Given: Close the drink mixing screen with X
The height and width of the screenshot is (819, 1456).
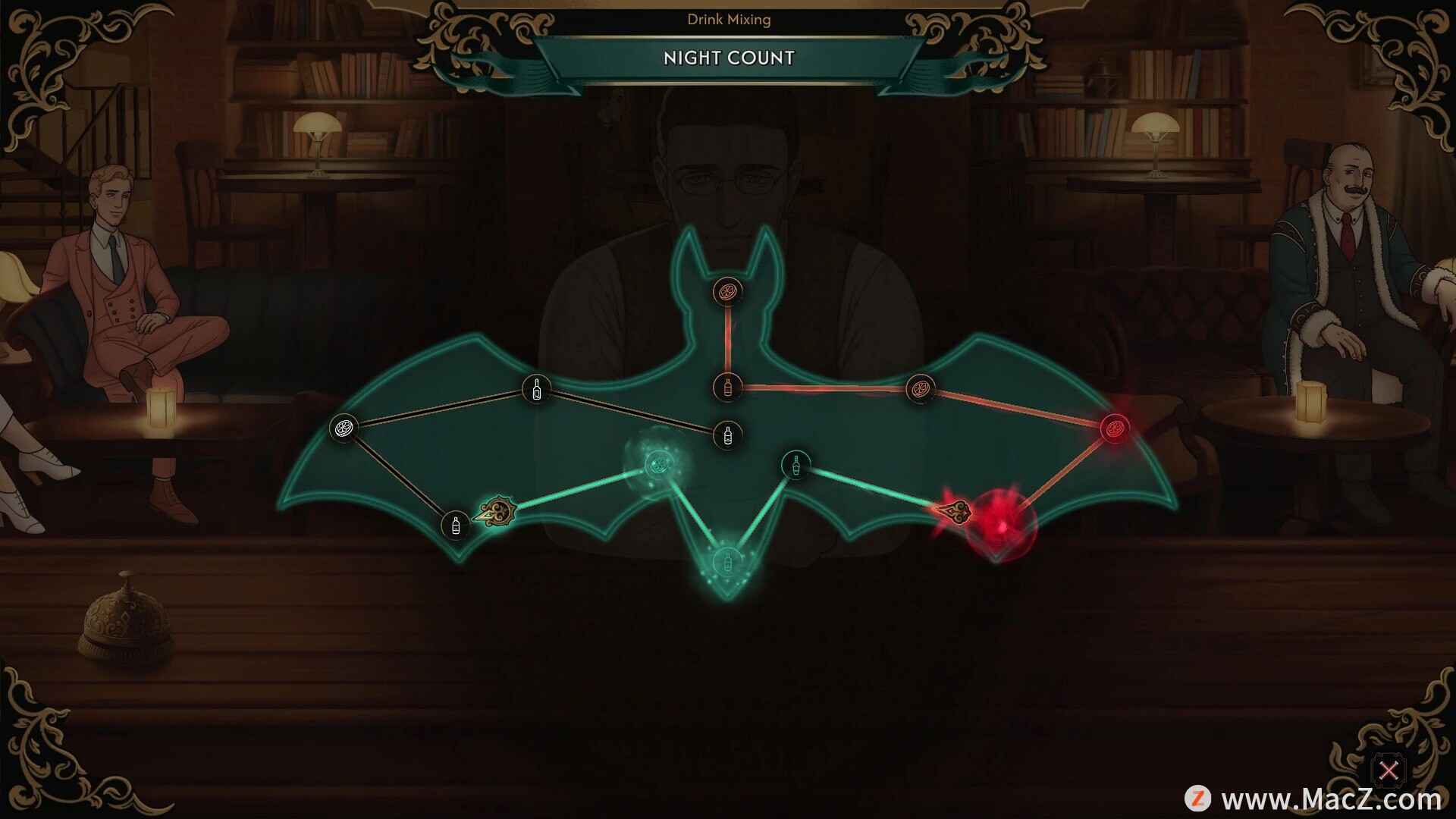Looking at the screenshot, I should click(1389, 771).
